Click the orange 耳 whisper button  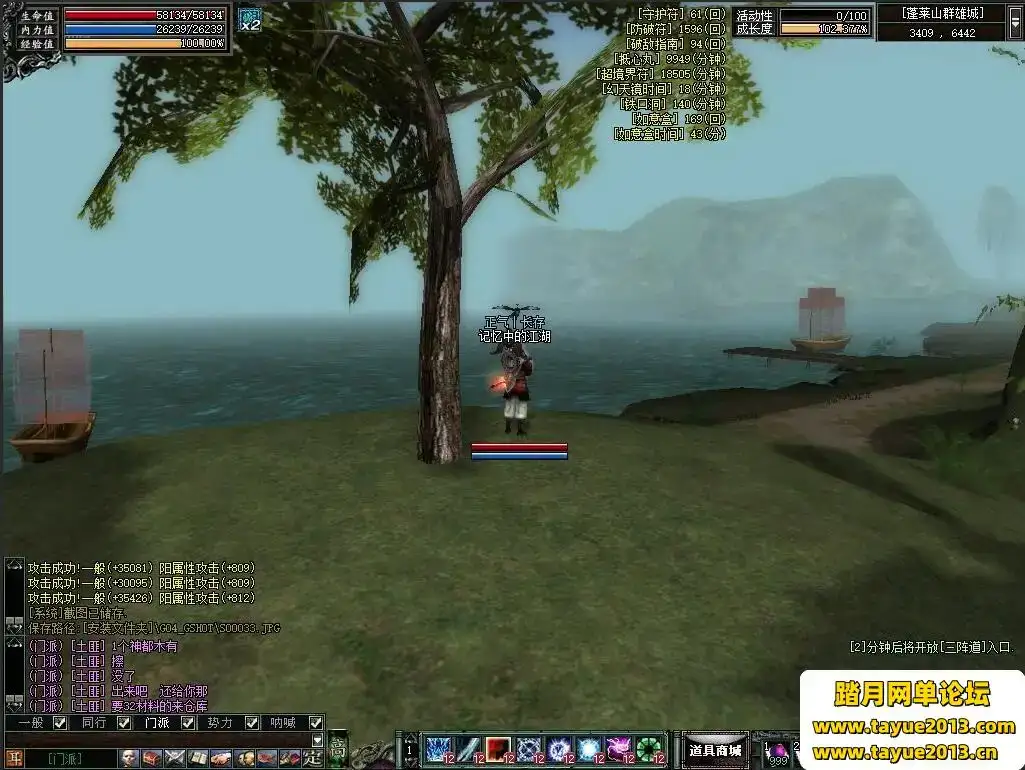pyautogui.click(x=14, y=759)
